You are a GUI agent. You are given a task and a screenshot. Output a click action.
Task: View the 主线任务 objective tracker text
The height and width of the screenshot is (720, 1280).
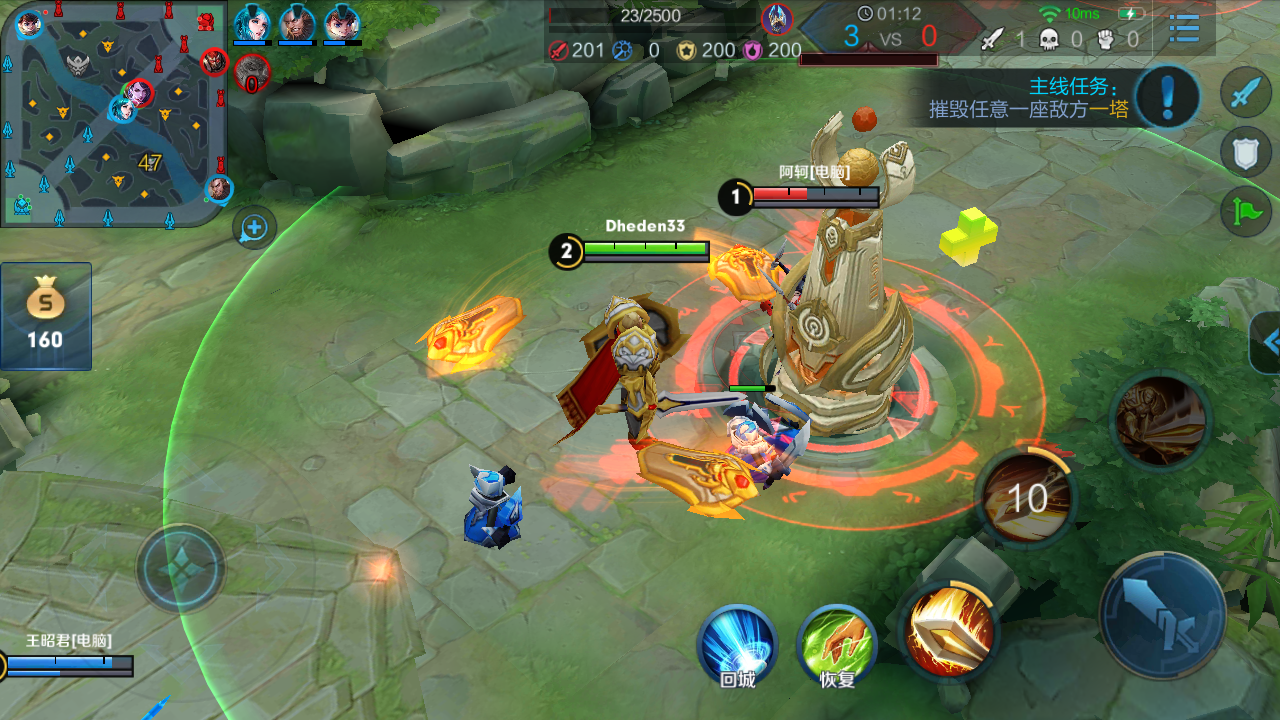pyautogui.click(x=1030, y=98)
